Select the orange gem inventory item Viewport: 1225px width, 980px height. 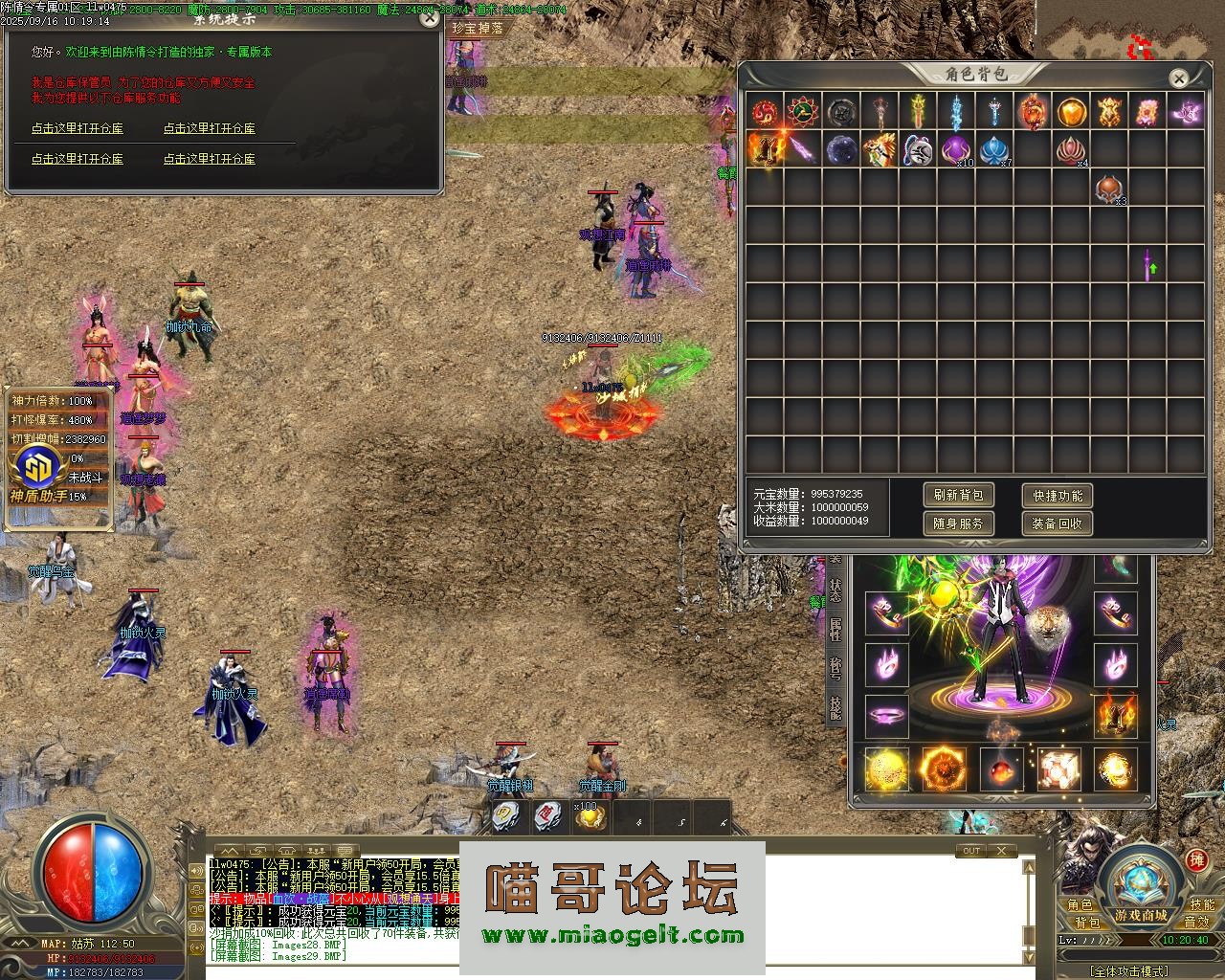point(1071,112)
